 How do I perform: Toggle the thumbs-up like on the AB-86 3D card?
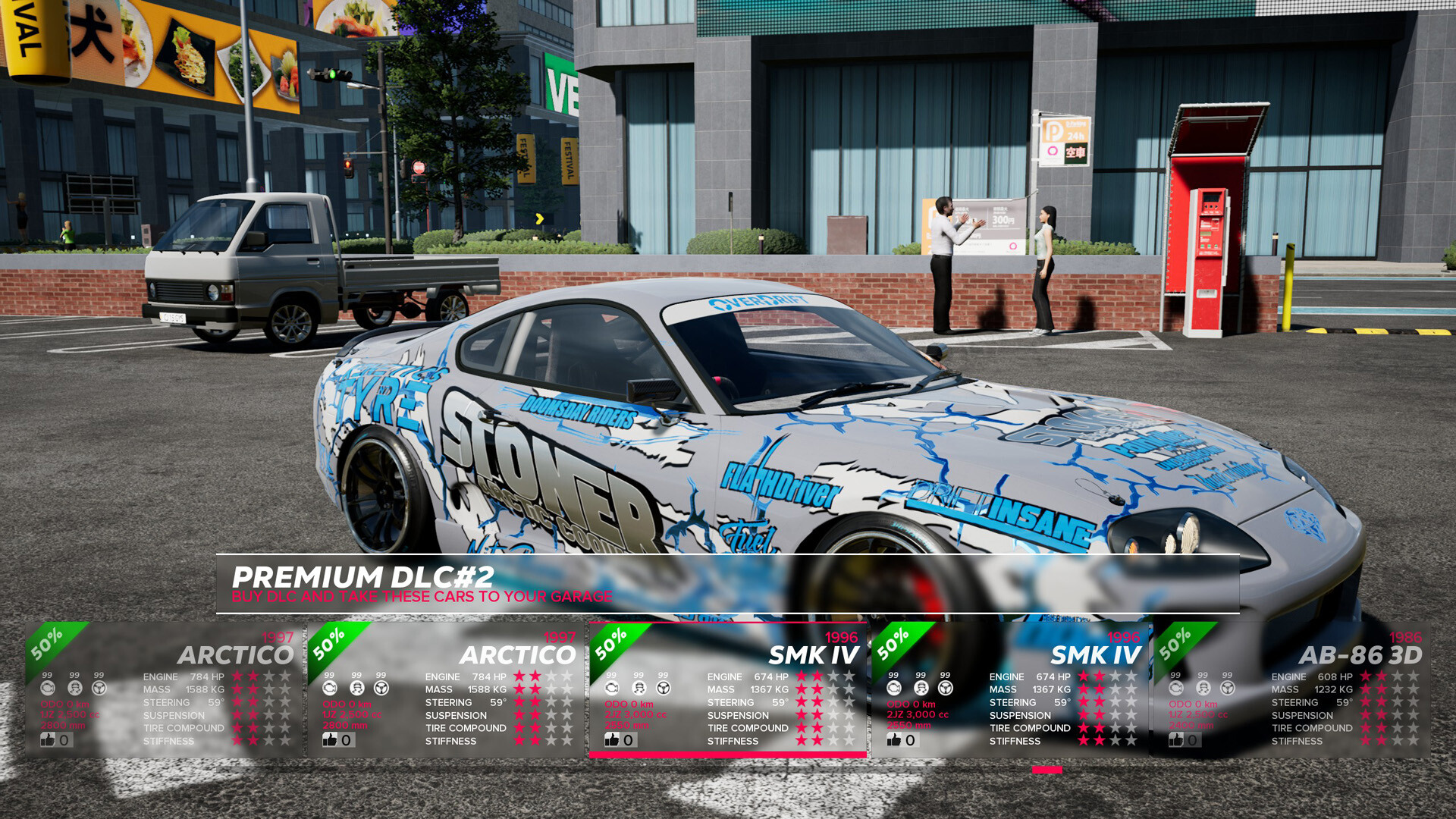(x=1175, y=741)
